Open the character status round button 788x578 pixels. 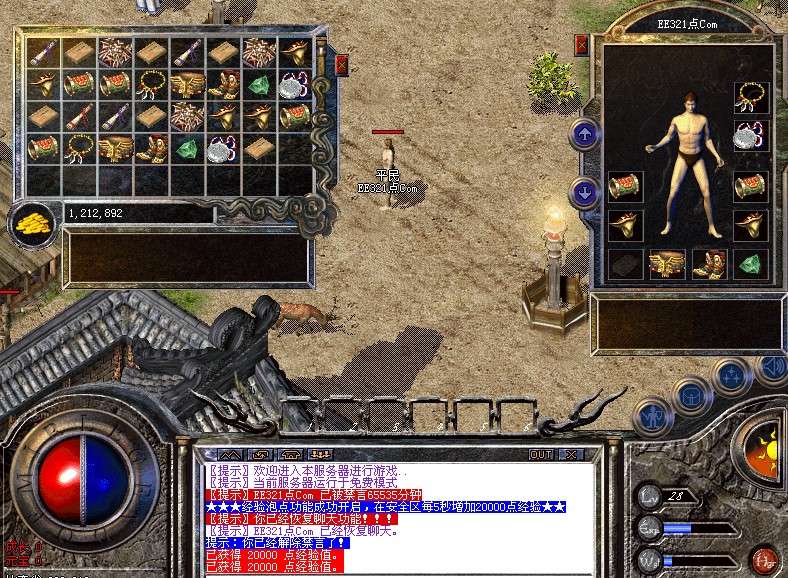tap(654, 415)
